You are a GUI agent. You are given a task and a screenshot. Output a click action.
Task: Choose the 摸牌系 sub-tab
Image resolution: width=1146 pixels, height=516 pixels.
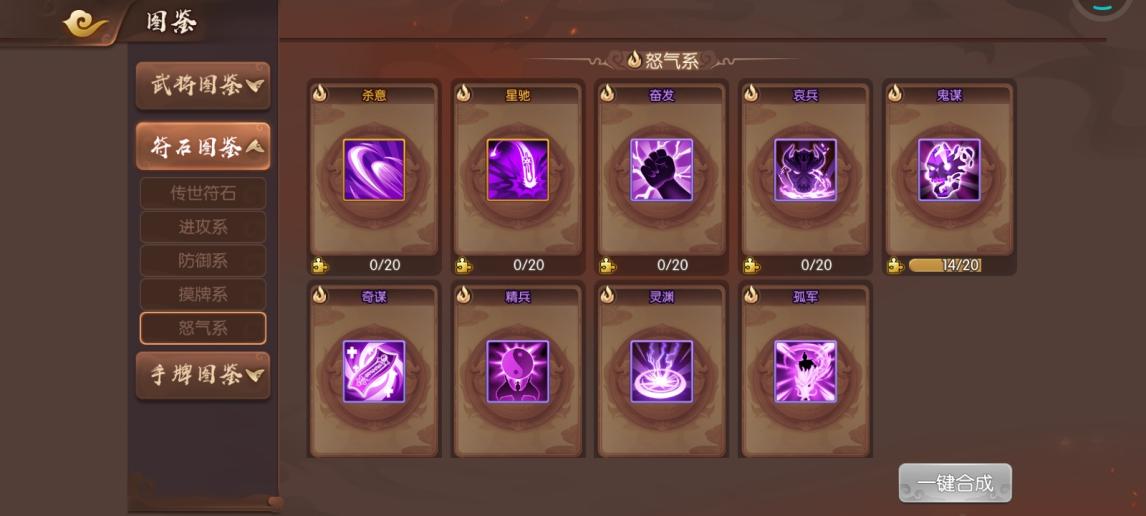[203, 294]
